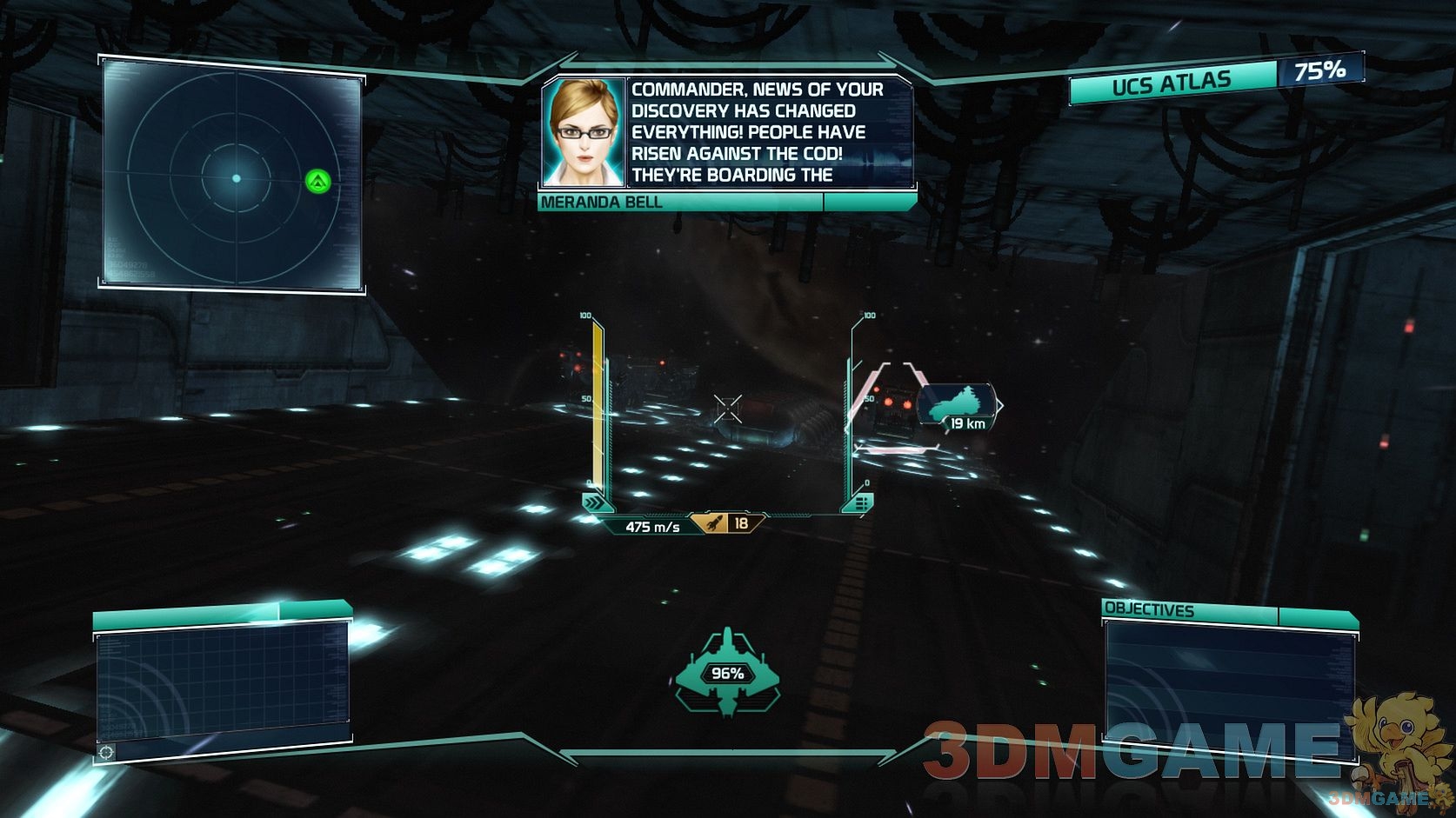Click the circular radar display
This screenshot has width=1456, height=818.
click(235, 177)
